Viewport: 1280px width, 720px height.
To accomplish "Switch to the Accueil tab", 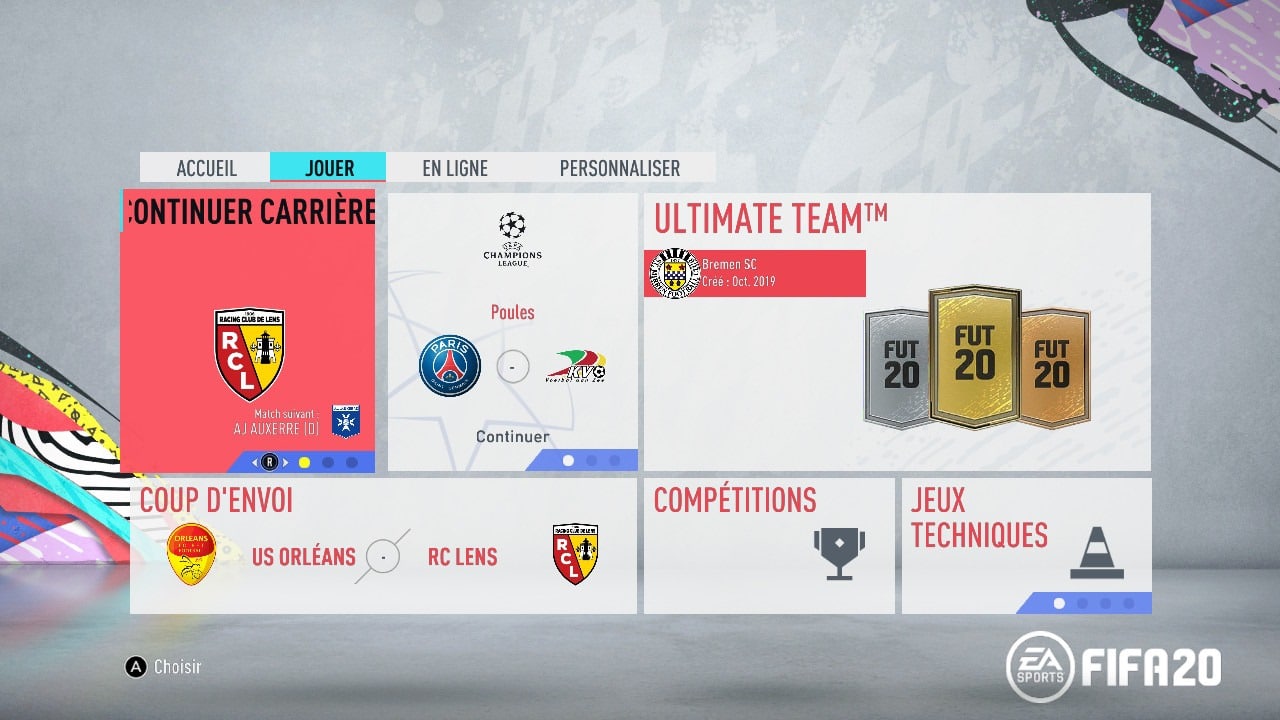I will click(206, 168).
